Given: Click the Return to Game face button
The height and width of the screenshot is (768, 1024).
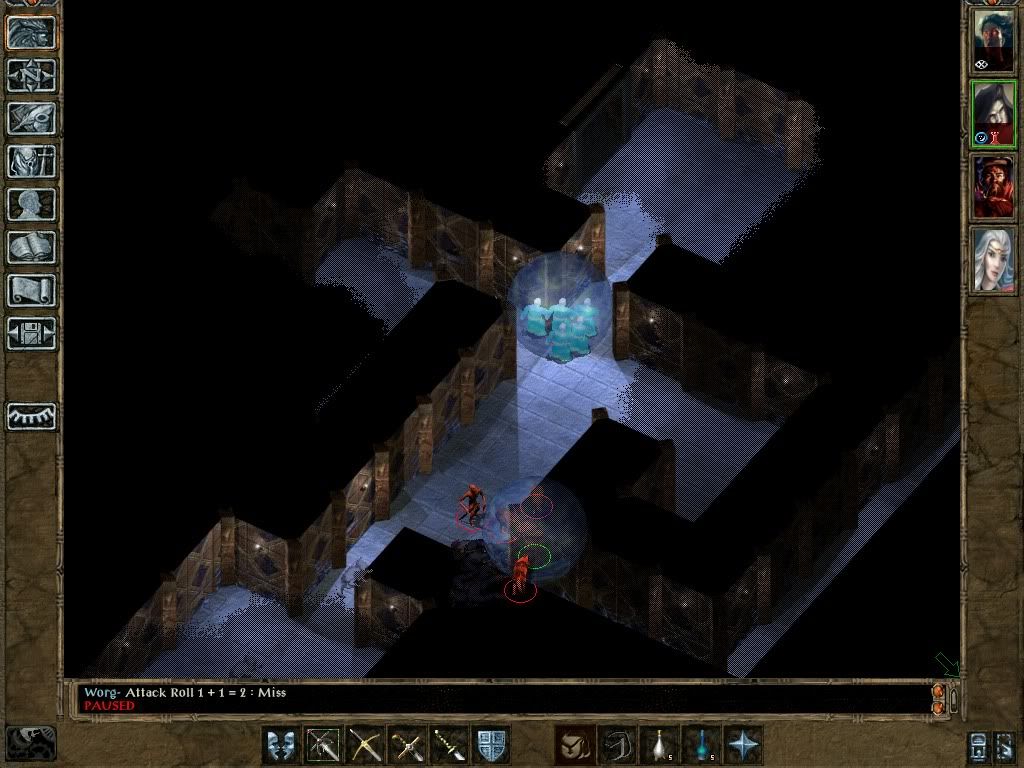Looking at the screenshot, I should point(31,33).
